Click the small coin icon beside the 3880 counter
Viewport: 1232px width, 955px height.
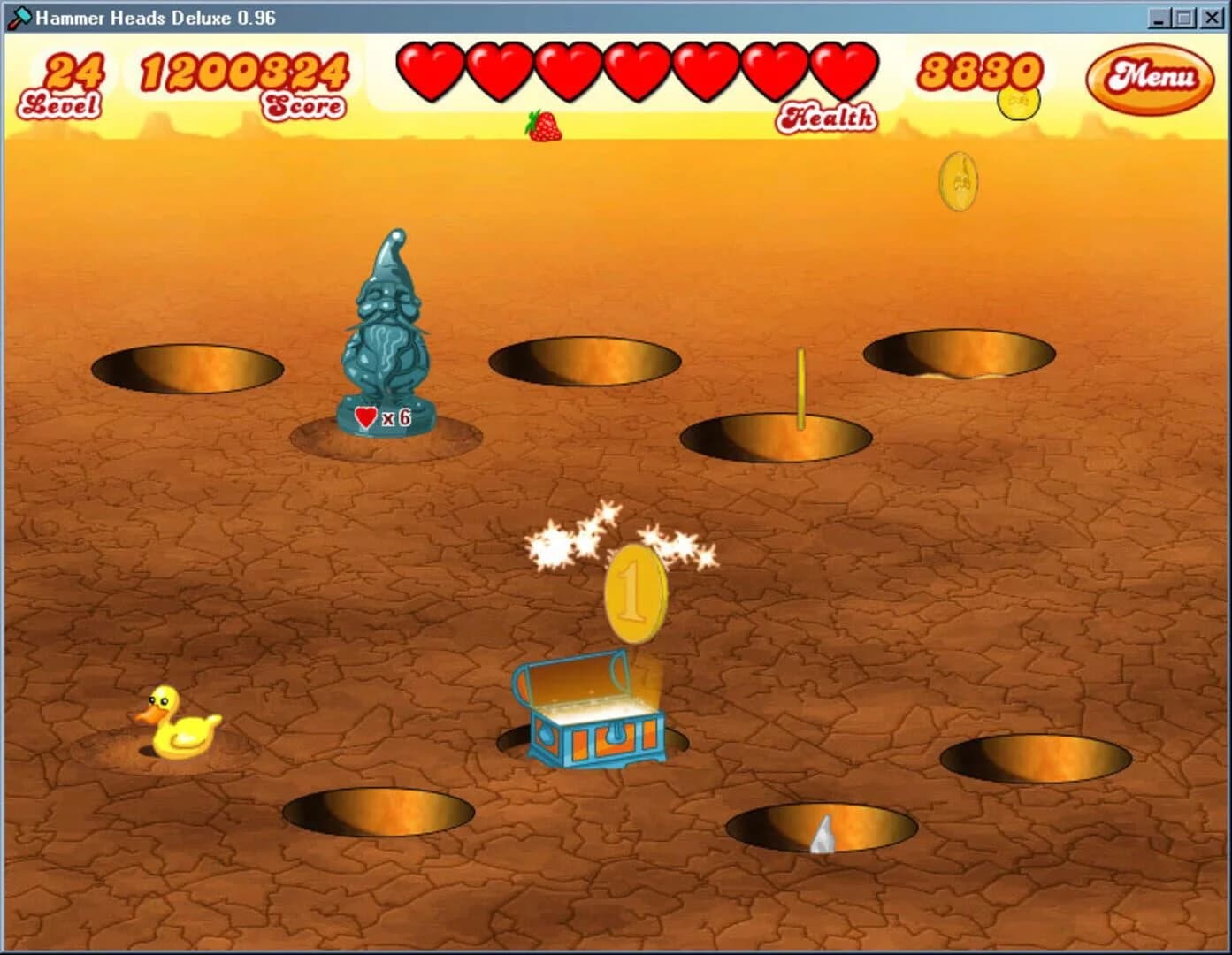1017,103
